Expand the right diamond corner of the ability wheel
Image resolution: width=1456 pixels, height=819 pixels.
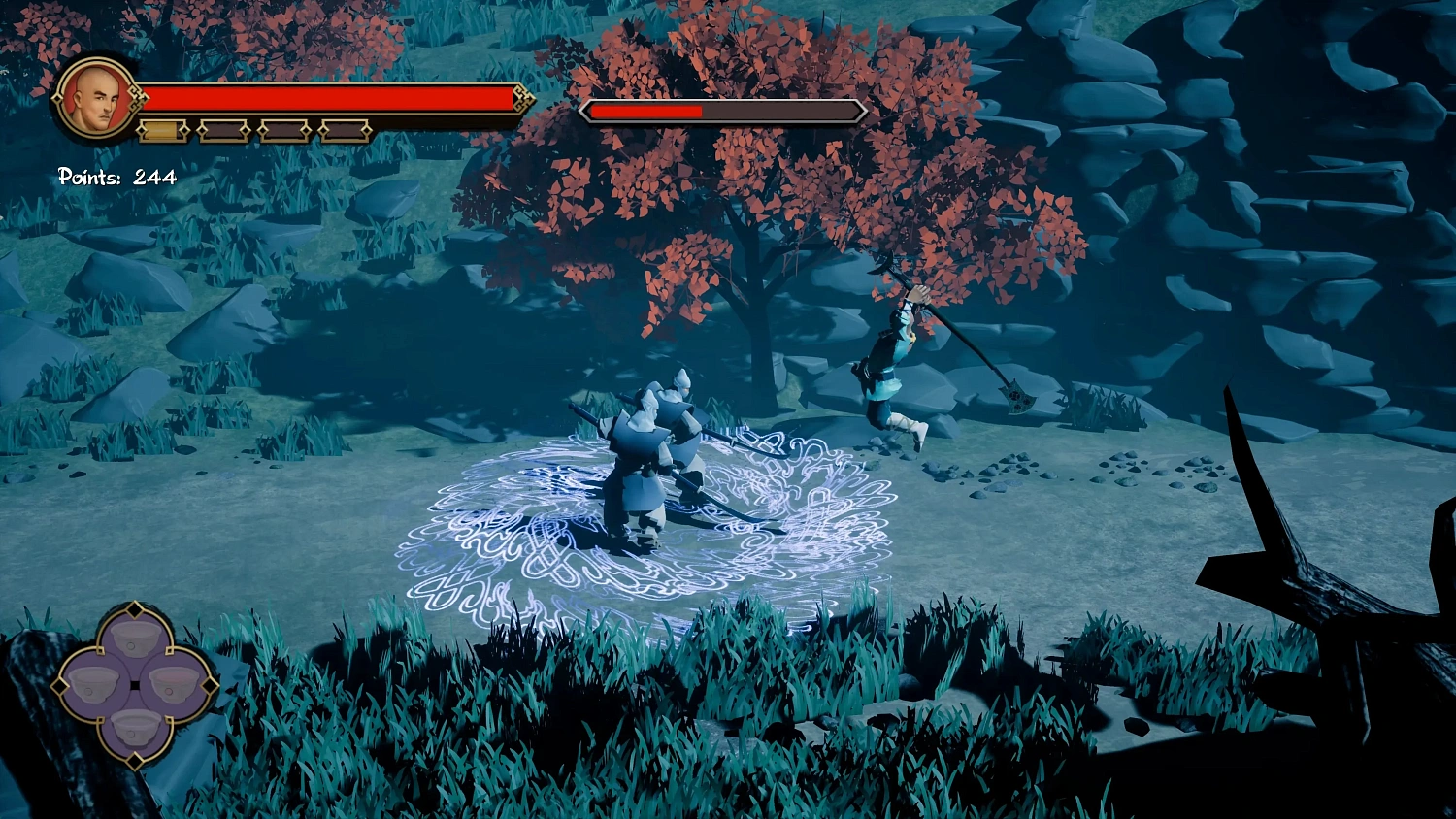point(210,687)
